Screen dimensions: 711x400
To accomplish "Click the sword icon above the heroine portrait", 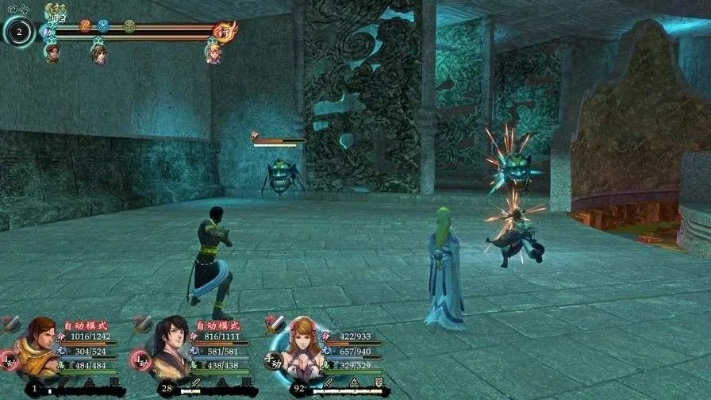I will tap(272, 323).
